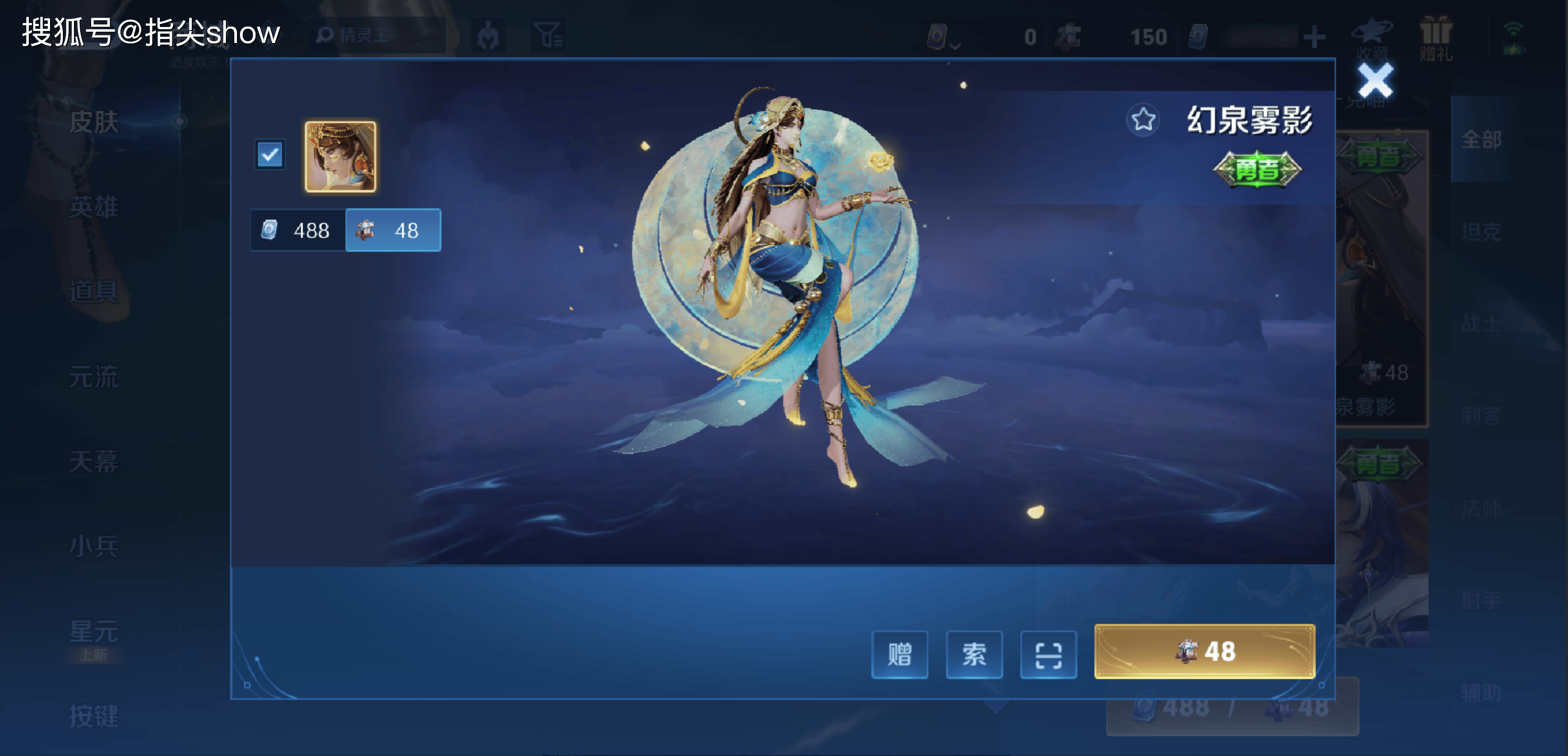This screenshot has width=1568, height=756.
Task: Open the 天幕 category
Action: tap(94, 461)
